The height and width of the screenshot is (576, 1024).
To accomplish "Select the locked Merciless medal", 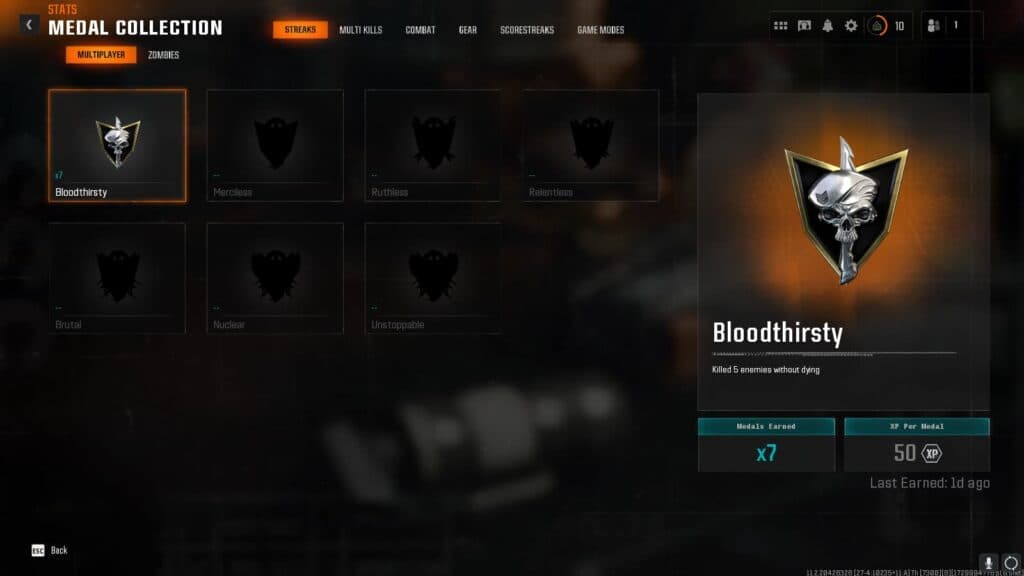I will [275, 145].
